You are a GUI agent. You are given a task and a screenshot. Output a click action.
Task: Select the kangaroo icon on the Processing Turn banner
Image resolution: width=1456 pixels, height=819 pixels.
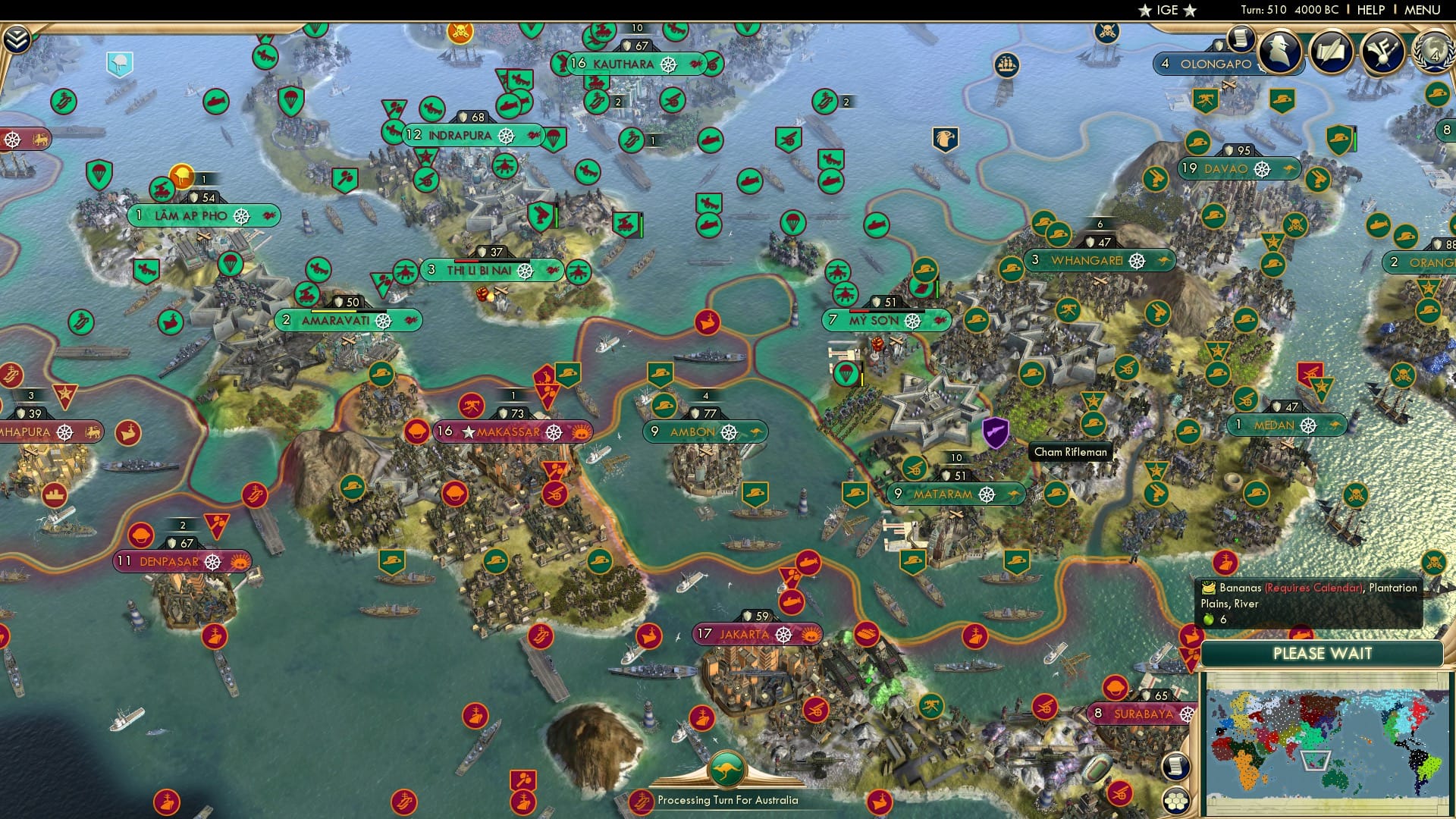click(x=726, y=769)
